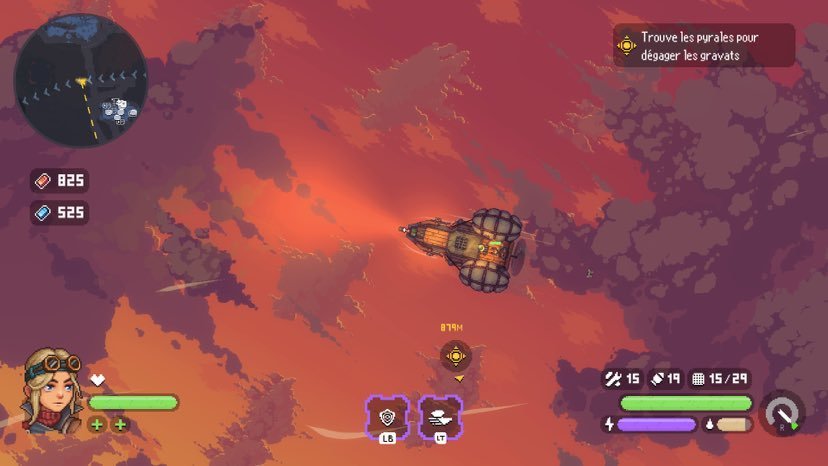Open the circular minimap

point(81,80)
